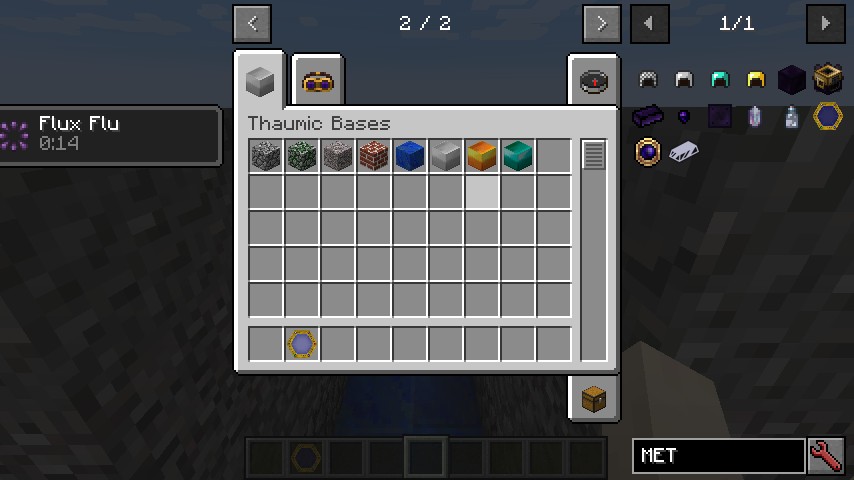This screenshot has width=854, height=480.
Task: Pick the red brick block
Action: (x=374, y=156)
